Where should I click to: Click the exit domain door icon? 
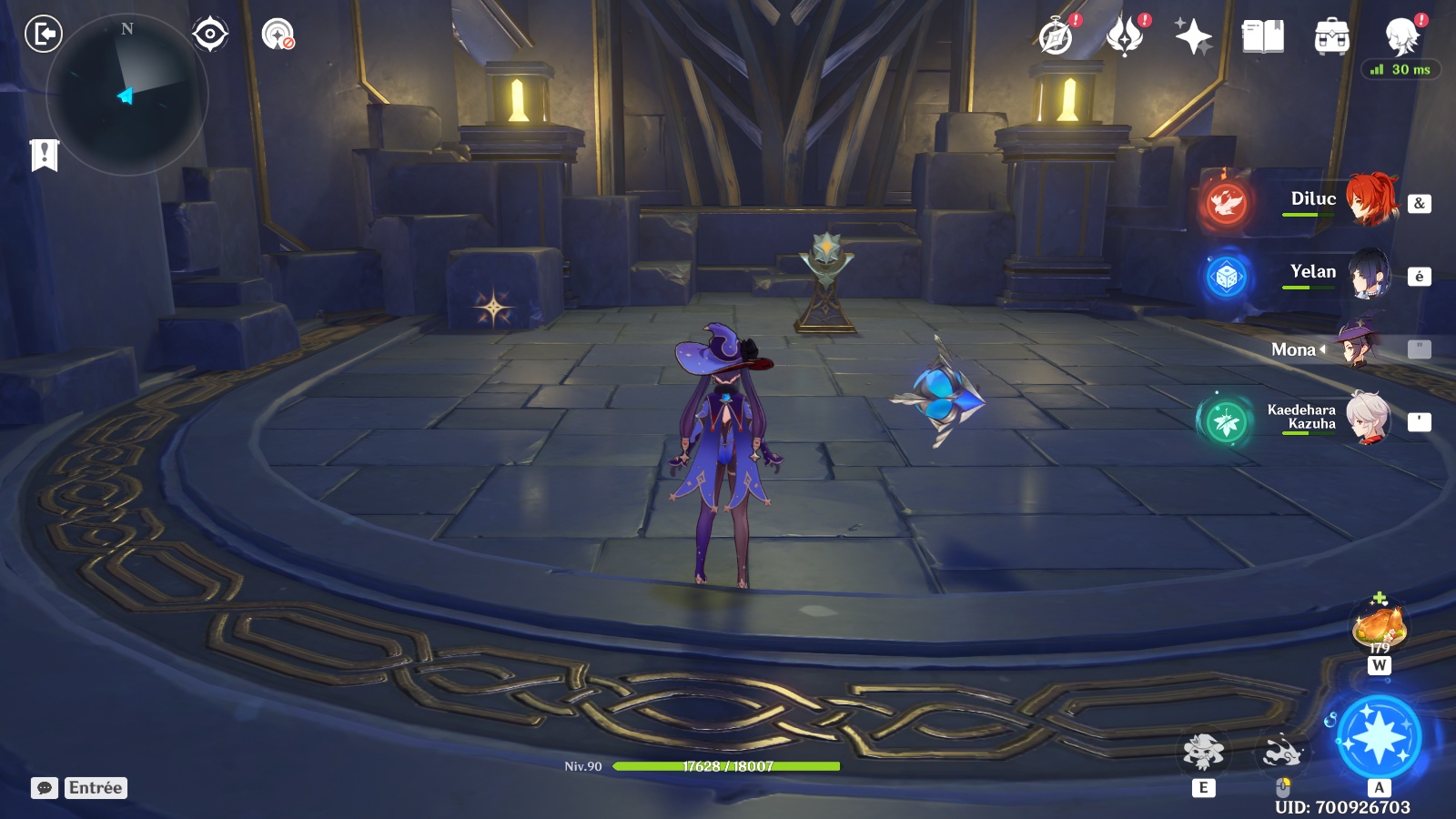43,35
